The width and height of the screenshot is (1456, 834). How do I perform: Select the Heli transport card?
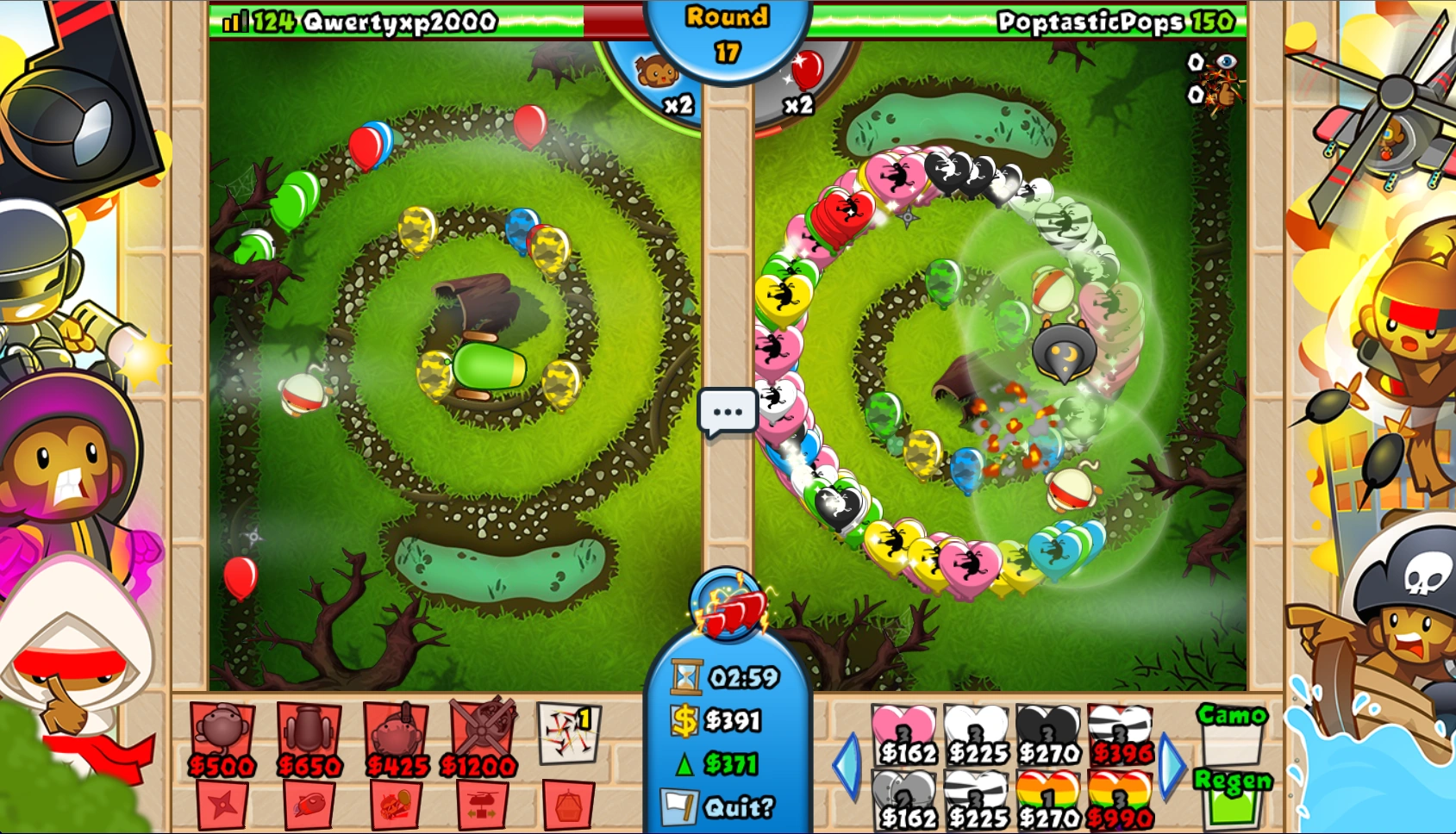(480, 804)
